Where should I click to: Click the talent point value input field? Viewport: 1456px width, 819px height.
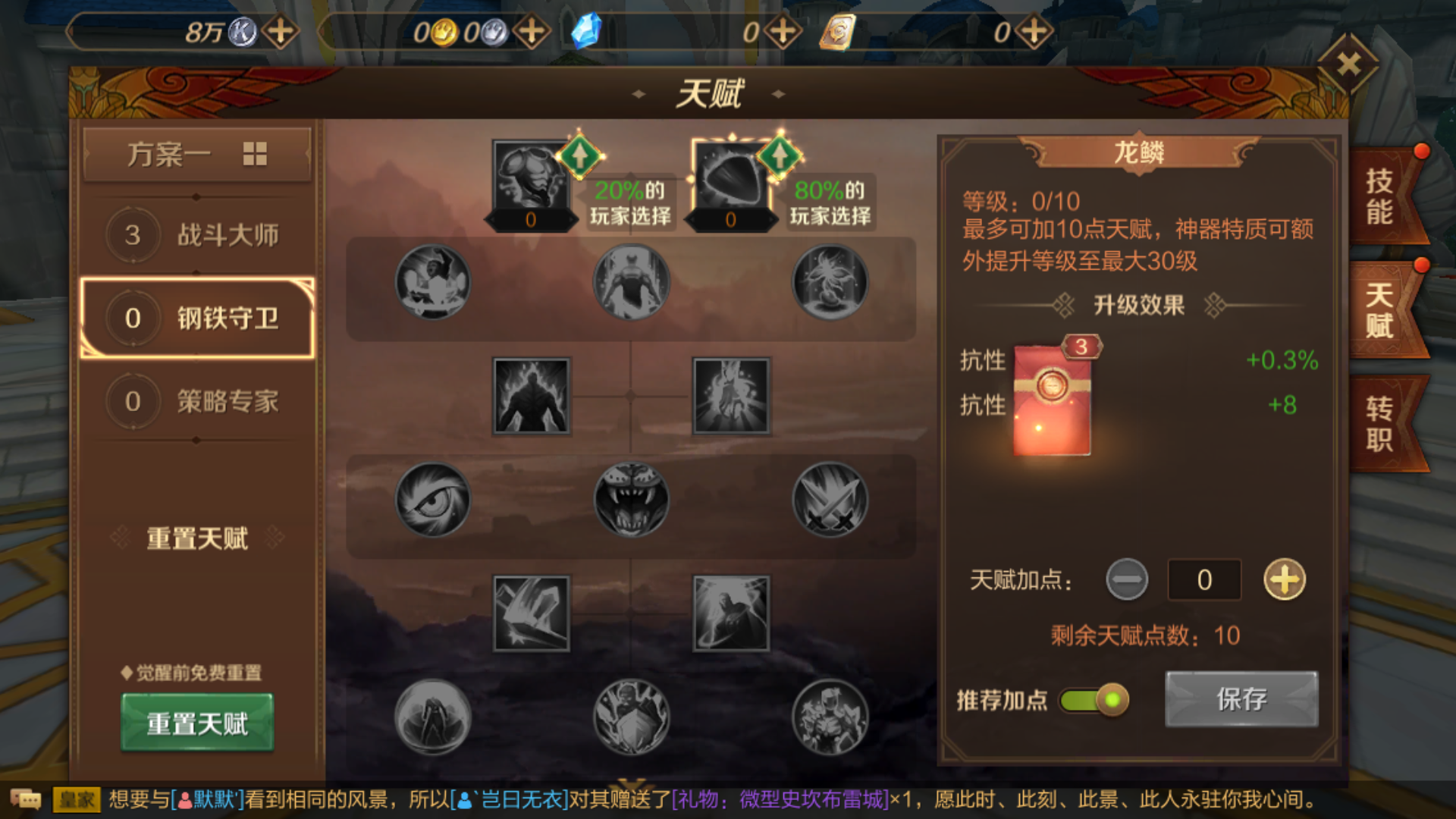[1203, 579]
